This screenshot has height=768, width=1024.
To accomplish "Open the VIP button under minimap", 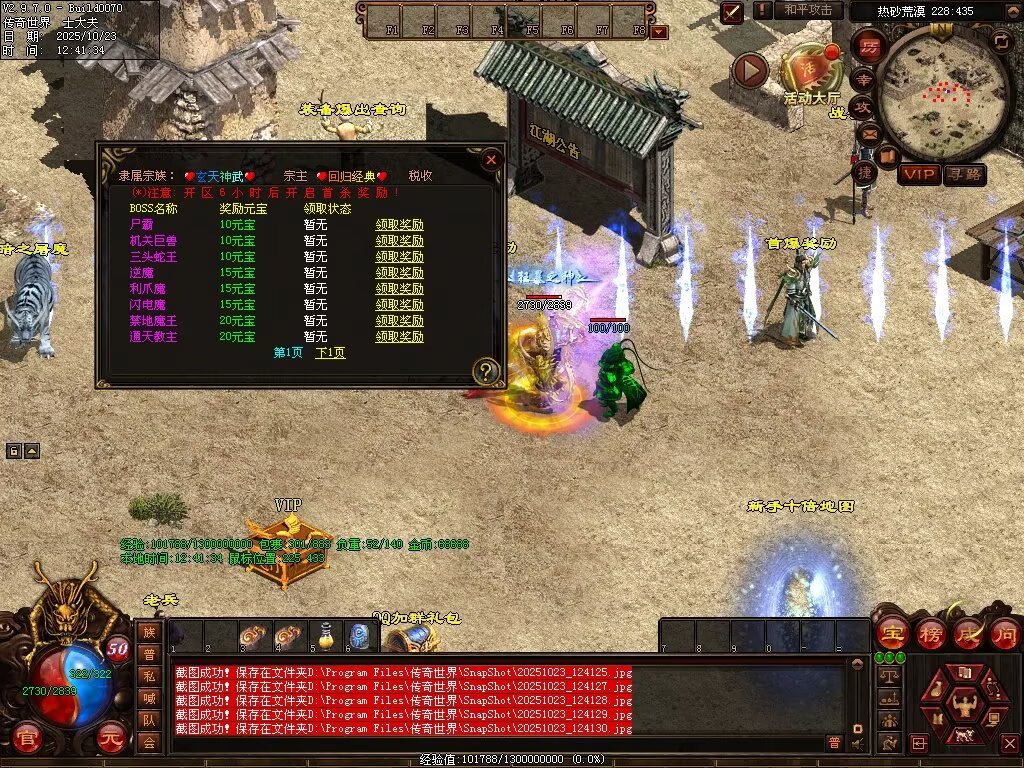I will (919, 174).
